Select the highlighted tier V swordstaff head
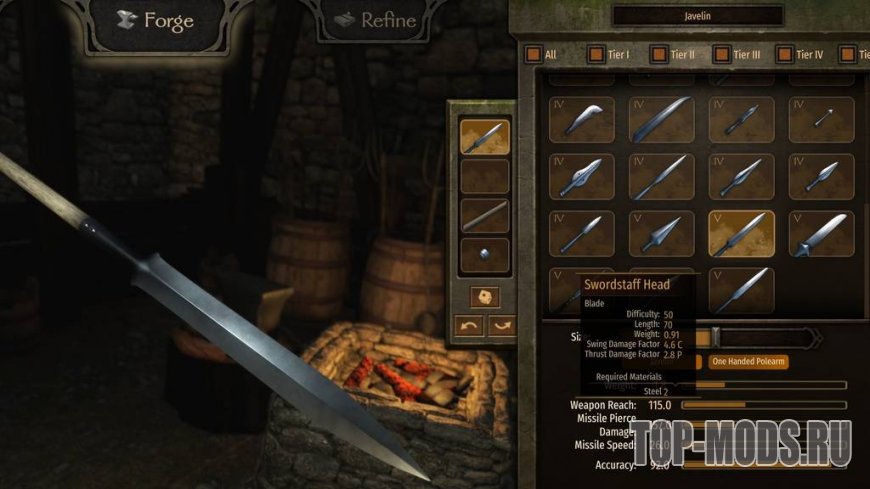 pyautogui.click(x=741, y=233)
